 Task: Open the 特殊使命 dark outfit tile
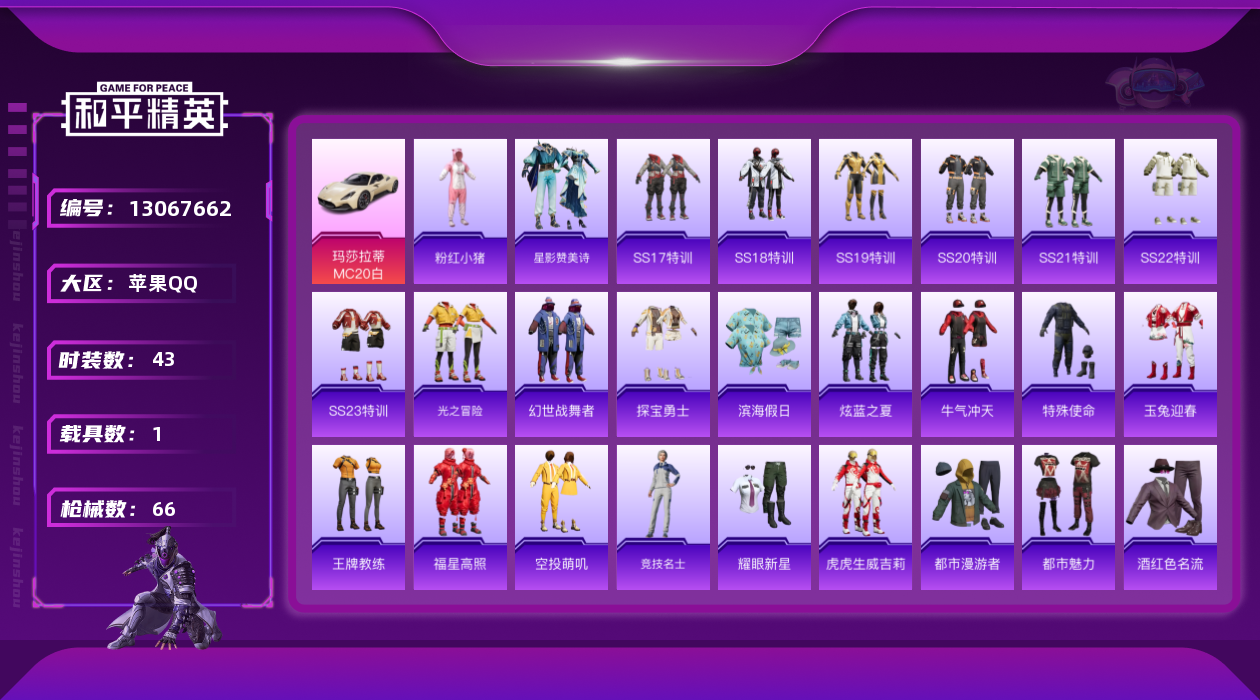click(1068, 364)
